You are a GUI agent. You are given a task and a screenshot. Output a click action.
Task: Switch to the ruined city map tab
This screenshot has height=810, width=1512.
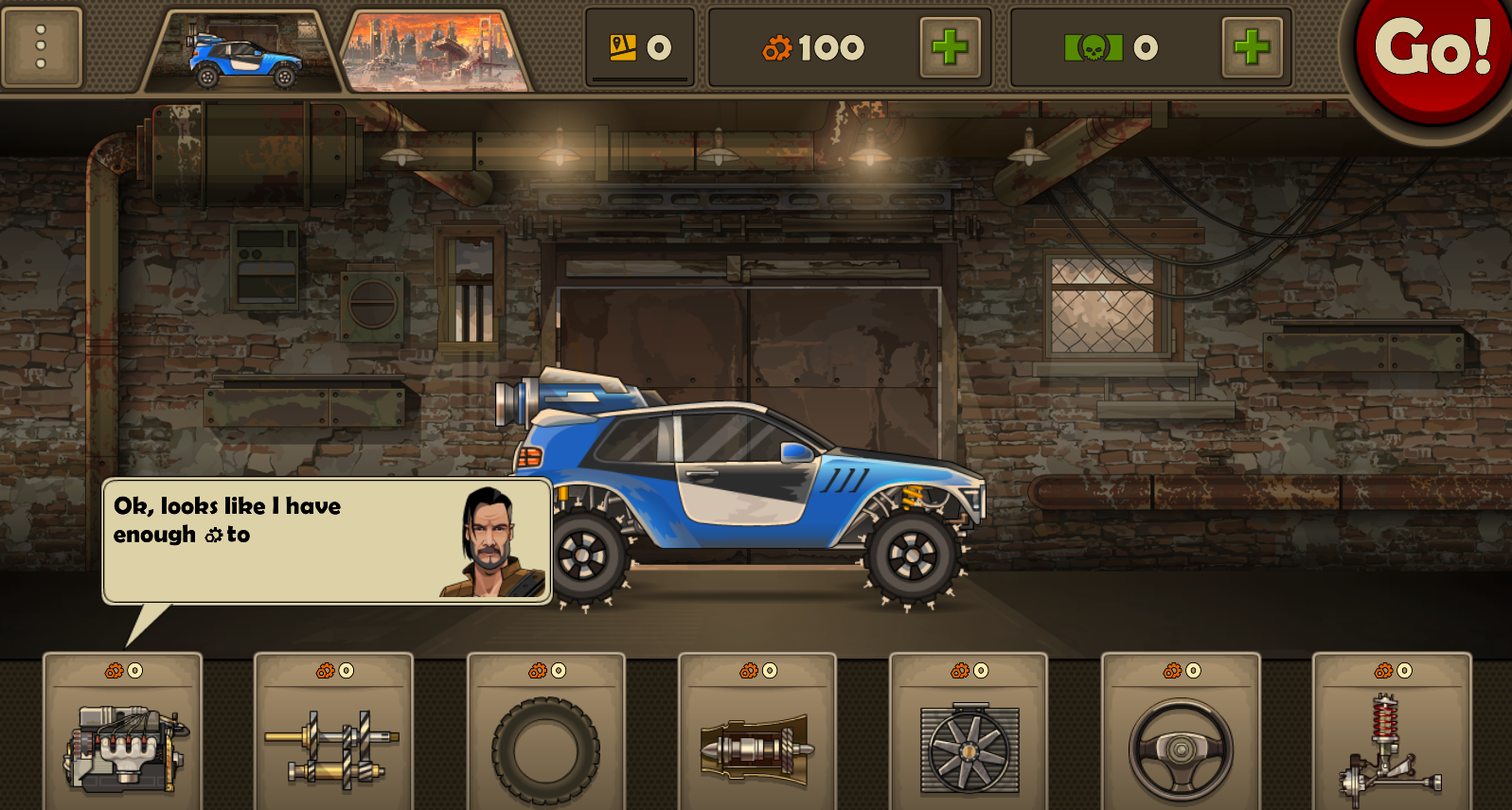coord(436,53)
